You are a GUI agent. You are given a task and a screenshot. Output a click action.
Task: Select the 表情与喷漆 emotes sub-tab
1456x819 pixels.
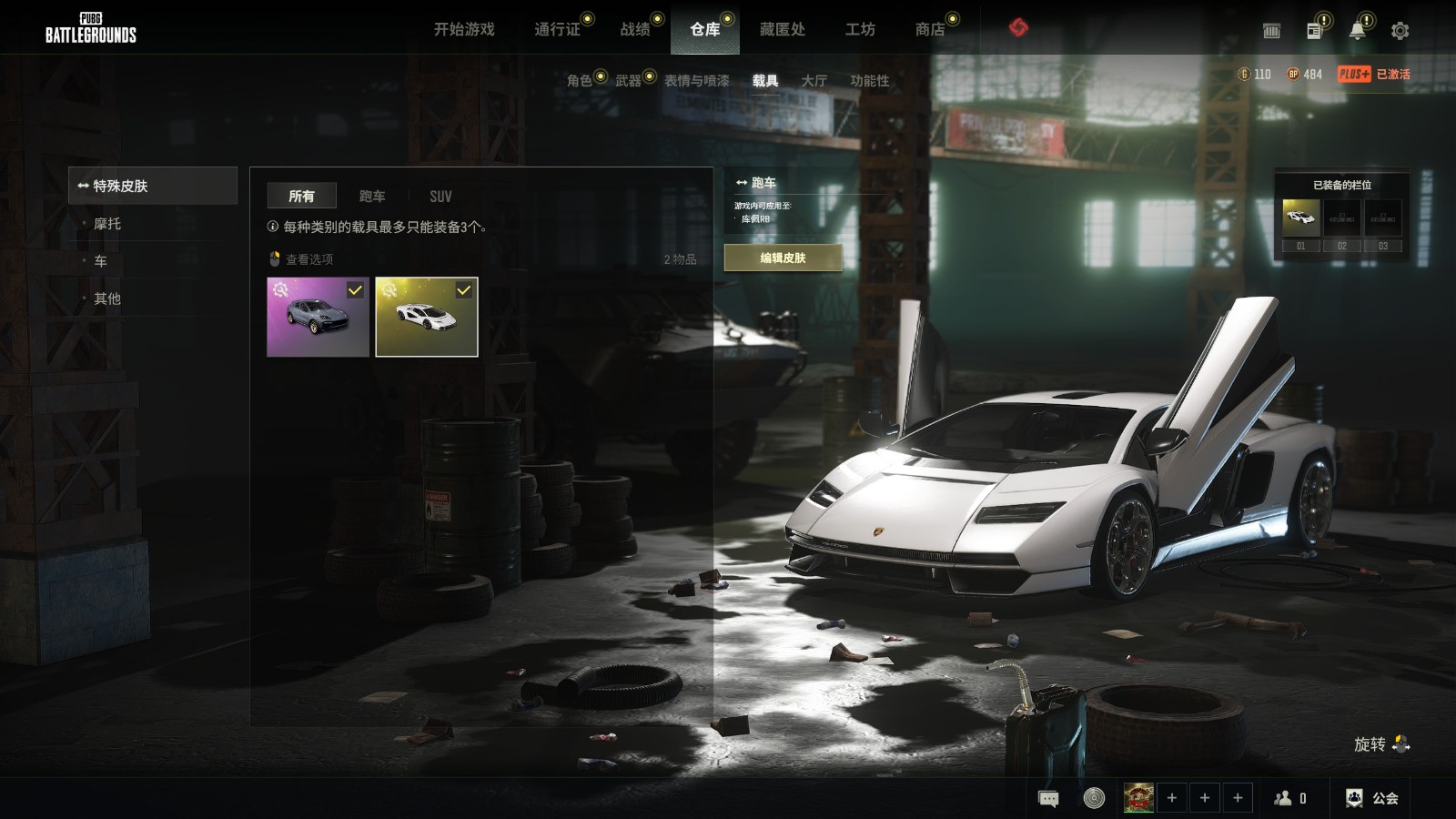click(696, 80)
